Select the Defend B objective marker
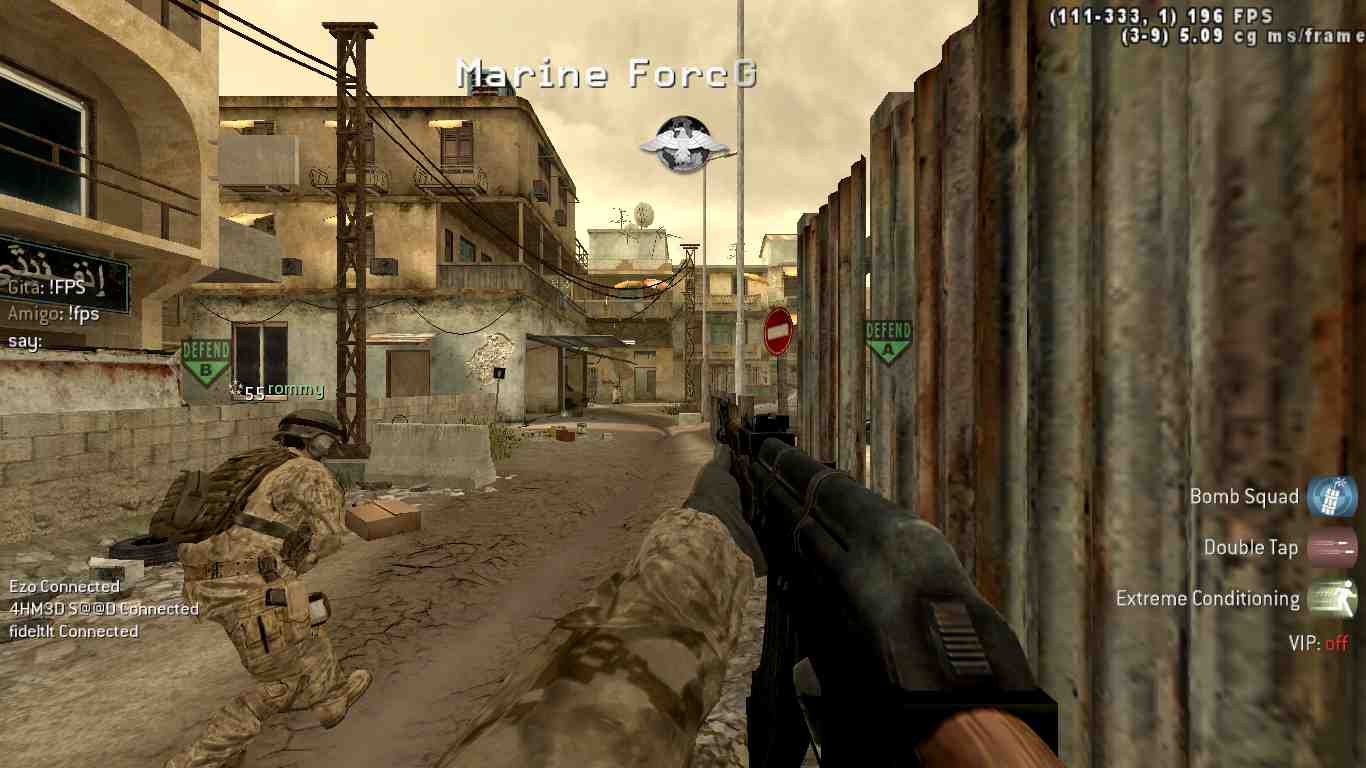 pos(206,361)
